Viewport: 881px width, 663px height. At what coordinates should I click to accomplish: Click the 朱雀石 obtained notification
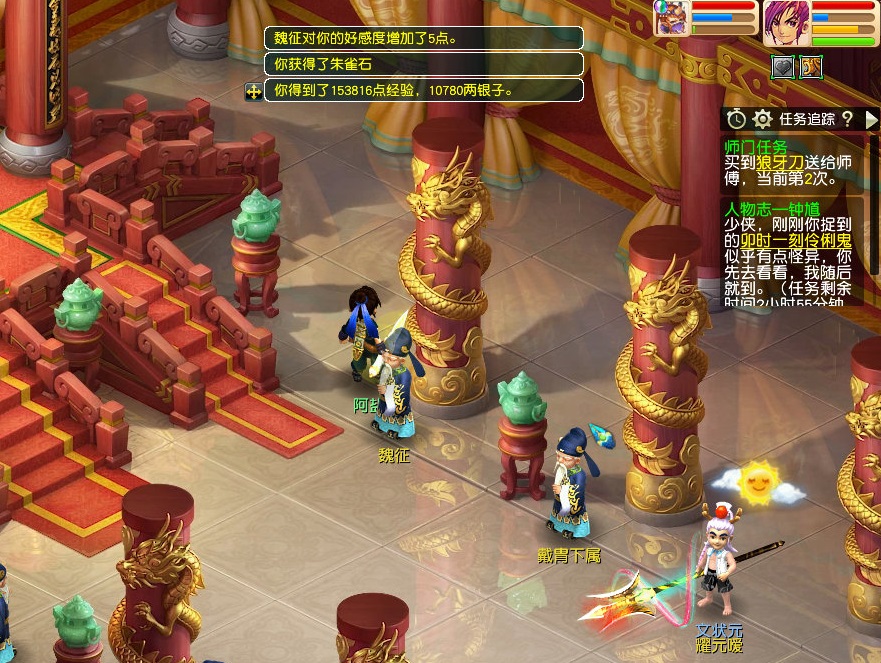point(423,64)
